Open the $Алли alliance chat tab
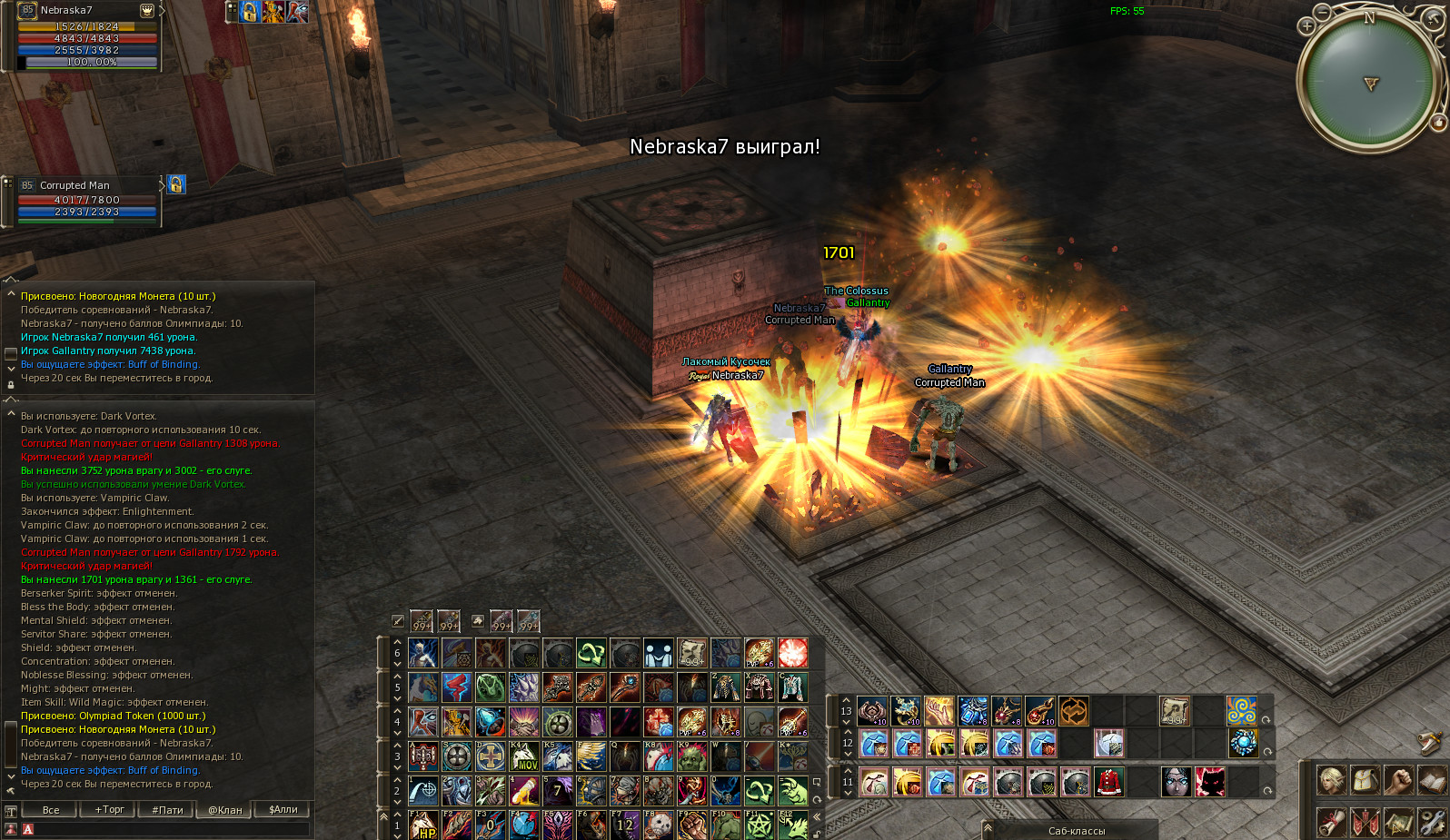Viewport: 1450px width, 840px height. click(283, 809)
